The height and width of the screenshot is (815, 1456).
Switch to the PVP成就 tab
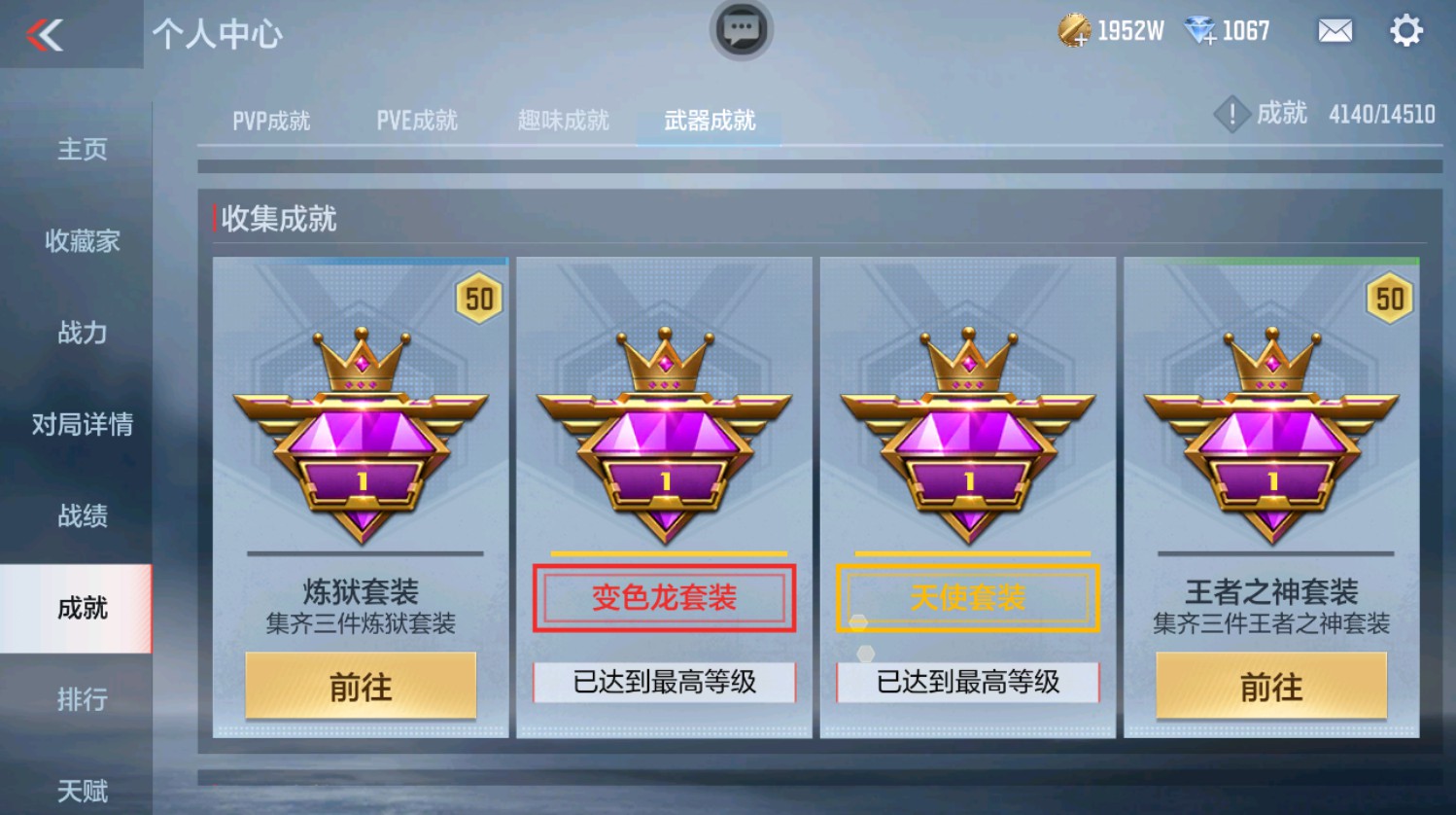click(x=270, y=120)
